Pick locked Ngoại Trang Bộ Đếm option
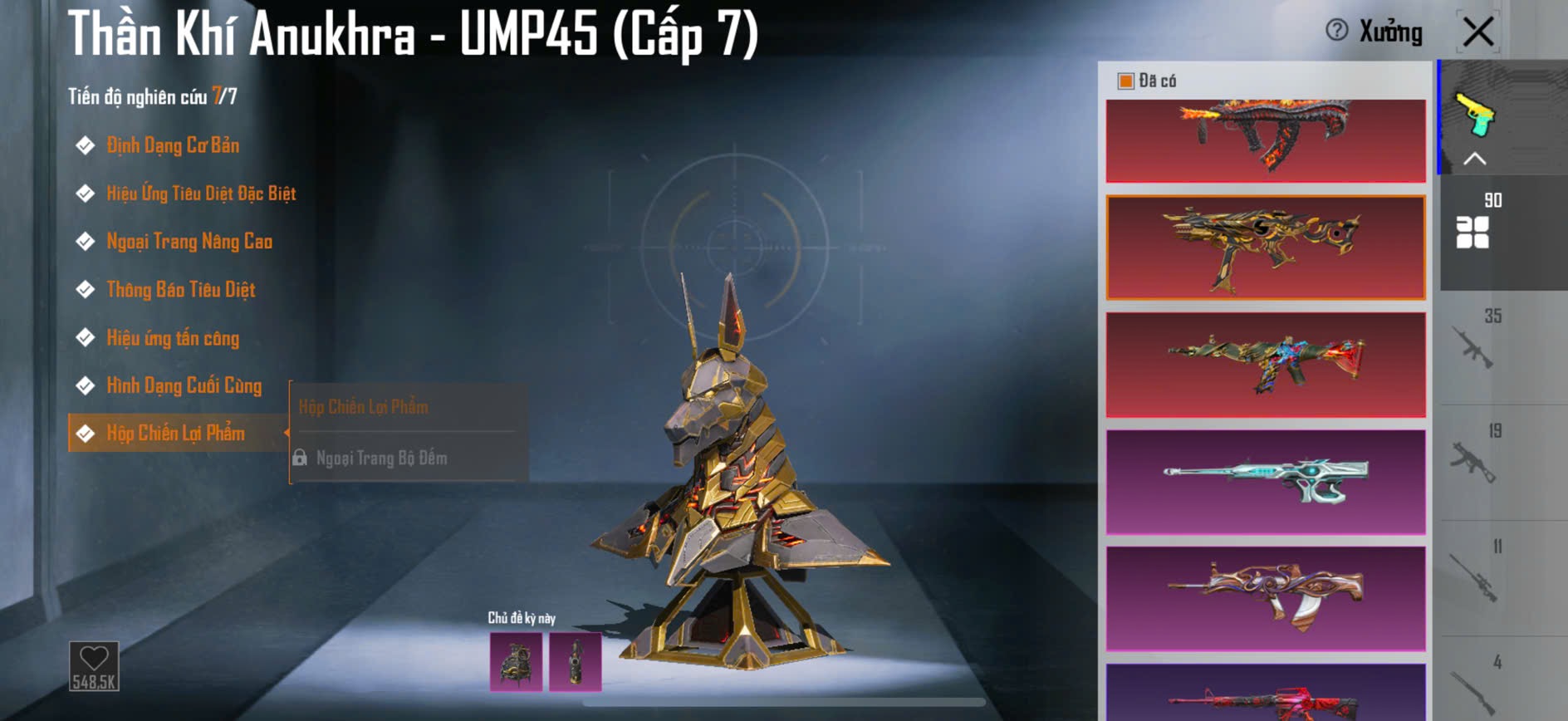 click(x=381, y=458)
